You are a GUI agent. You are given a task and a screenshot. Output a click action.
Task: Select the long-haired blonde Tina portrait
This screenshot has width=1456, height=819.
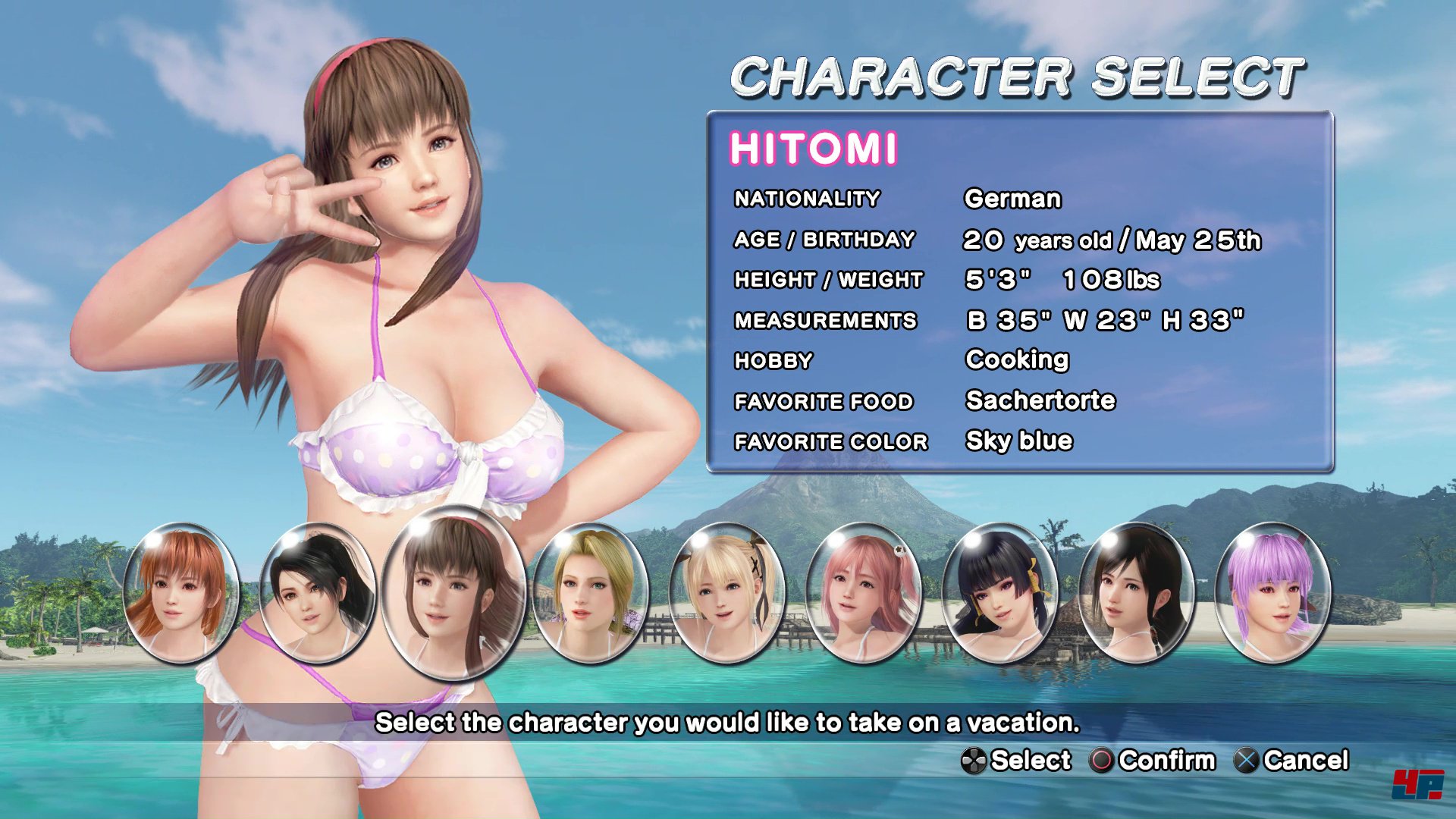591,592
